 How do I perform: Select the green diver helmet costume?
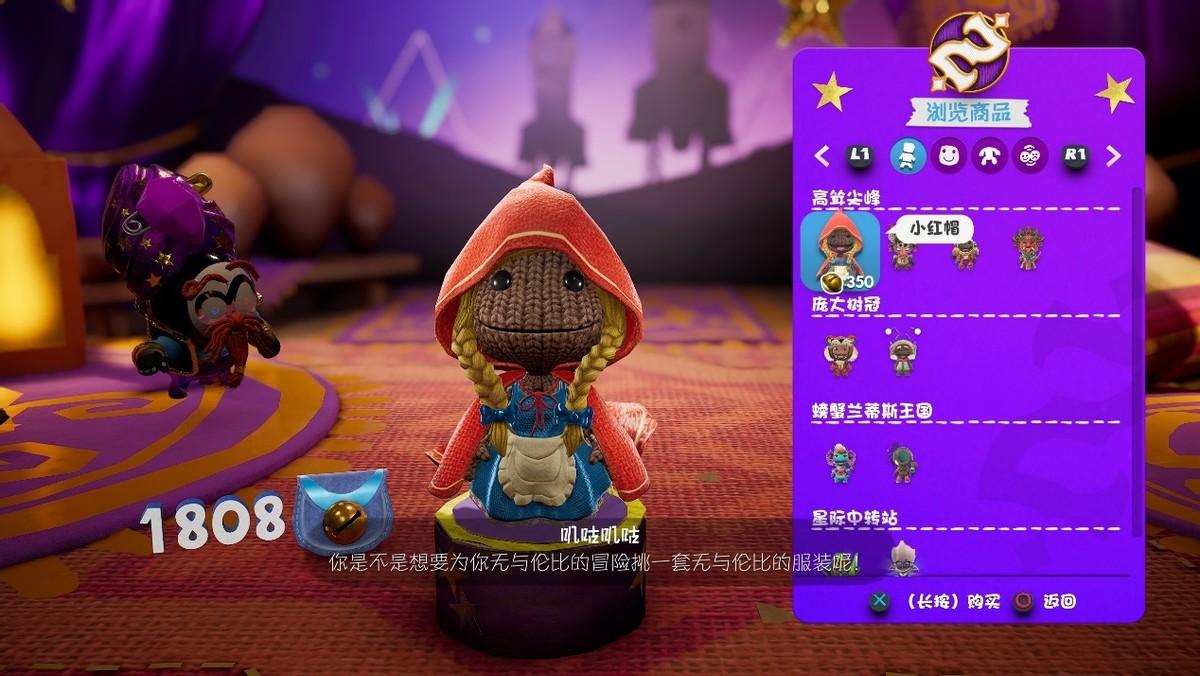point(902,463)
